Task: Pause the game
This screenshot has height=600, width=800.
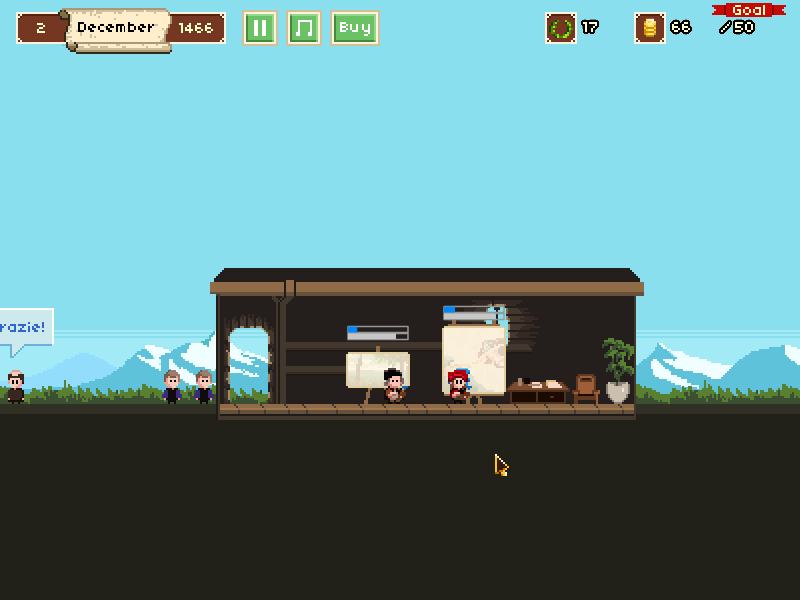Action: [259, 28]
